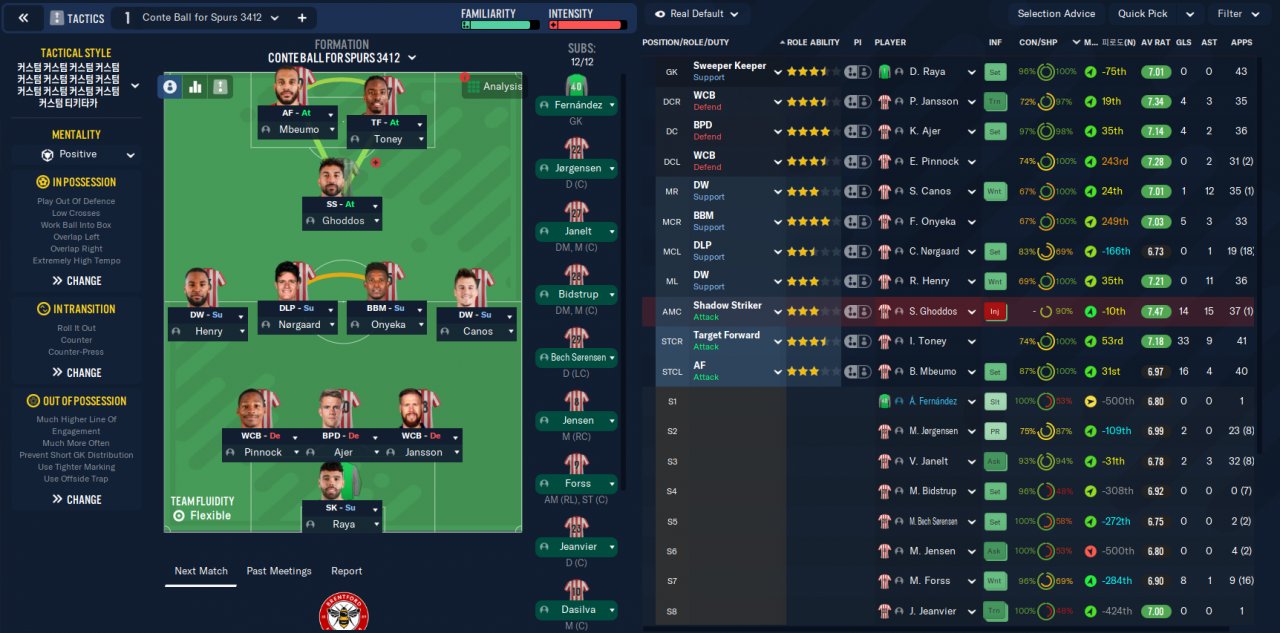Go back with the double-arrow button
Image resolution: width=1280 pixels, height=633 pixels.
(x=23, y=18)
